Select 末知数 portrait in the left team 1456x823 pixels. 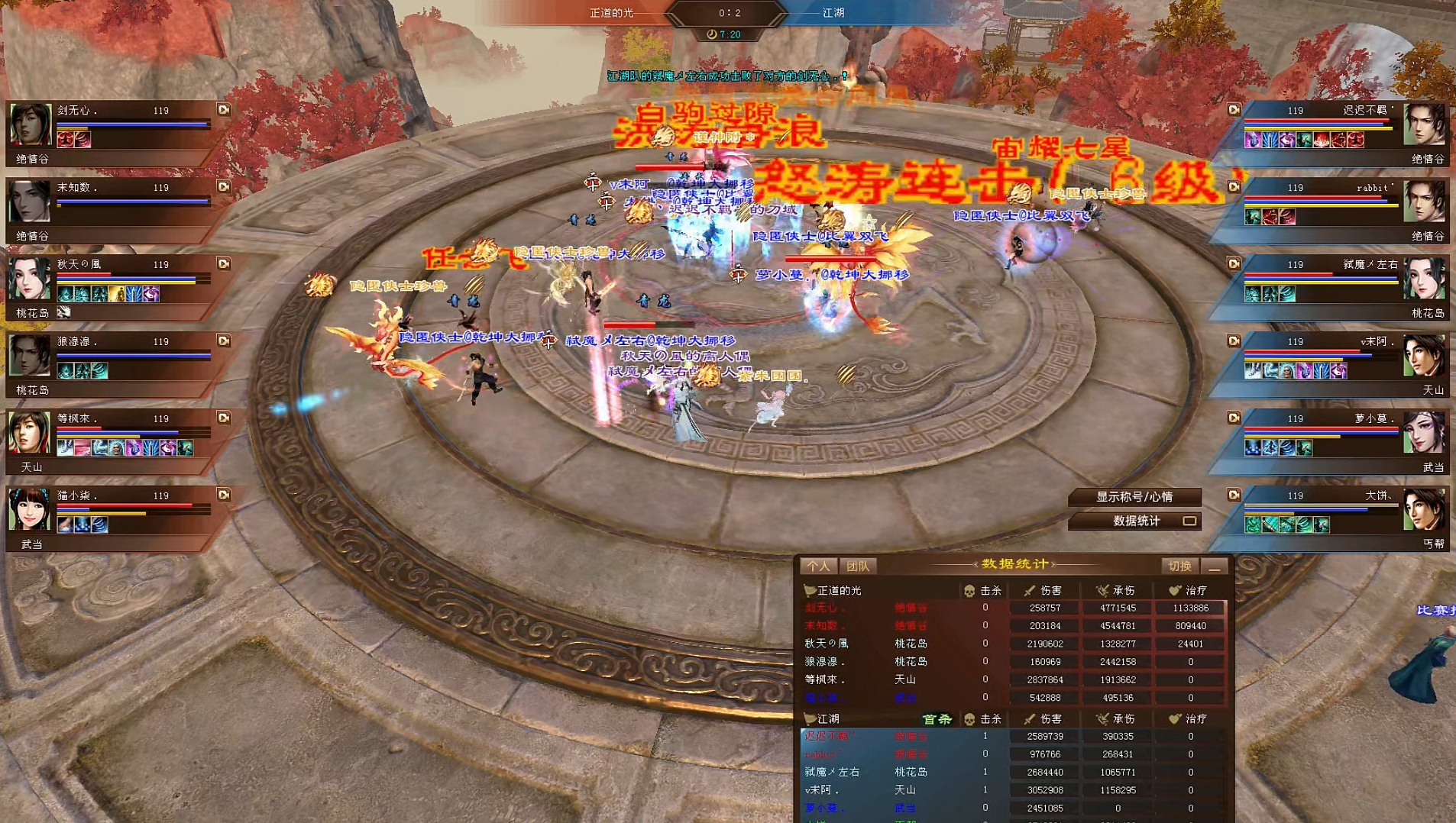pos(30,202)
